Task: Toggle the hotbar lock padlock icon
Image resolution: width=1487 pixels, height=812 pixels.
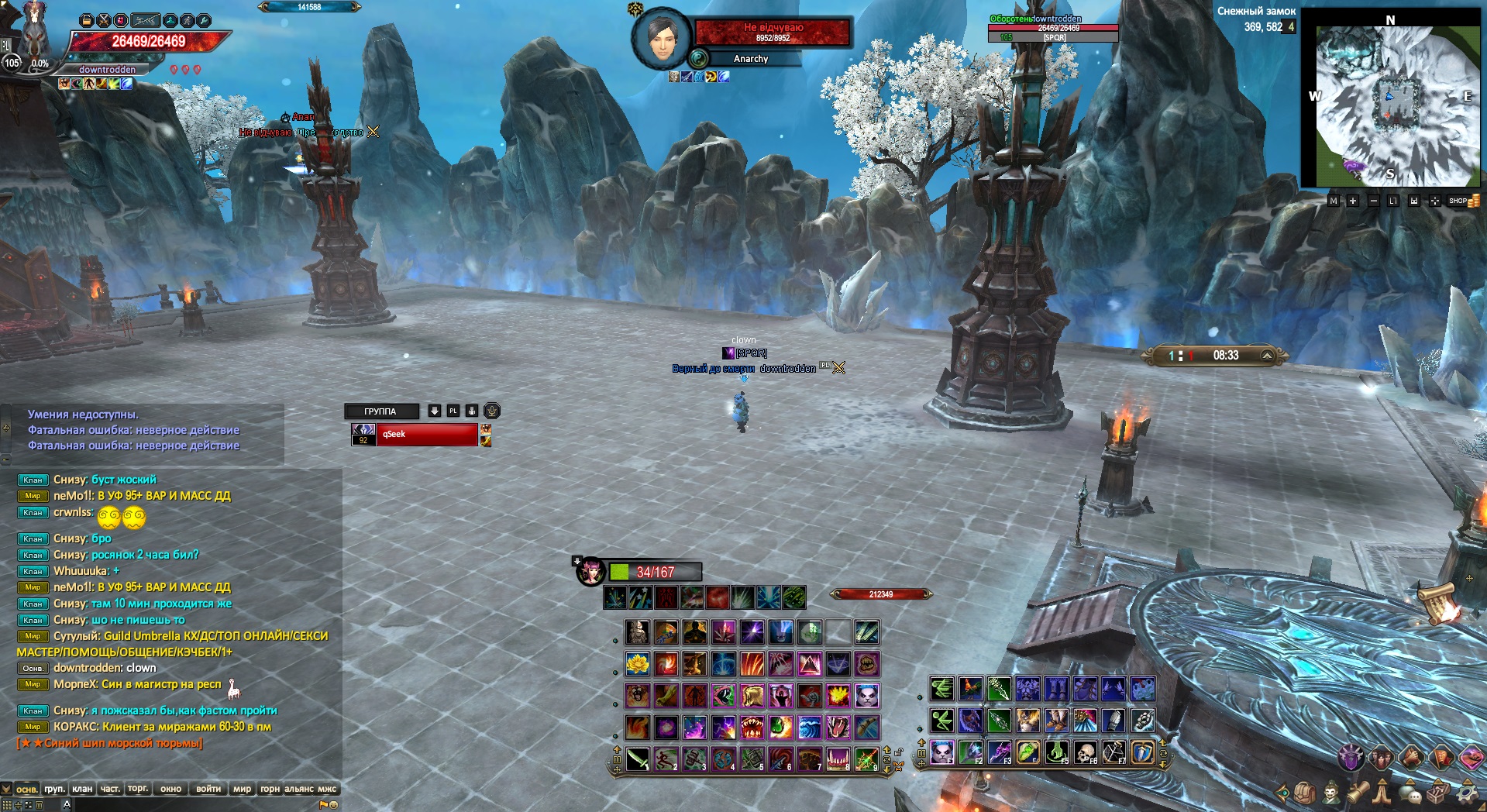Action: (899, 752)
